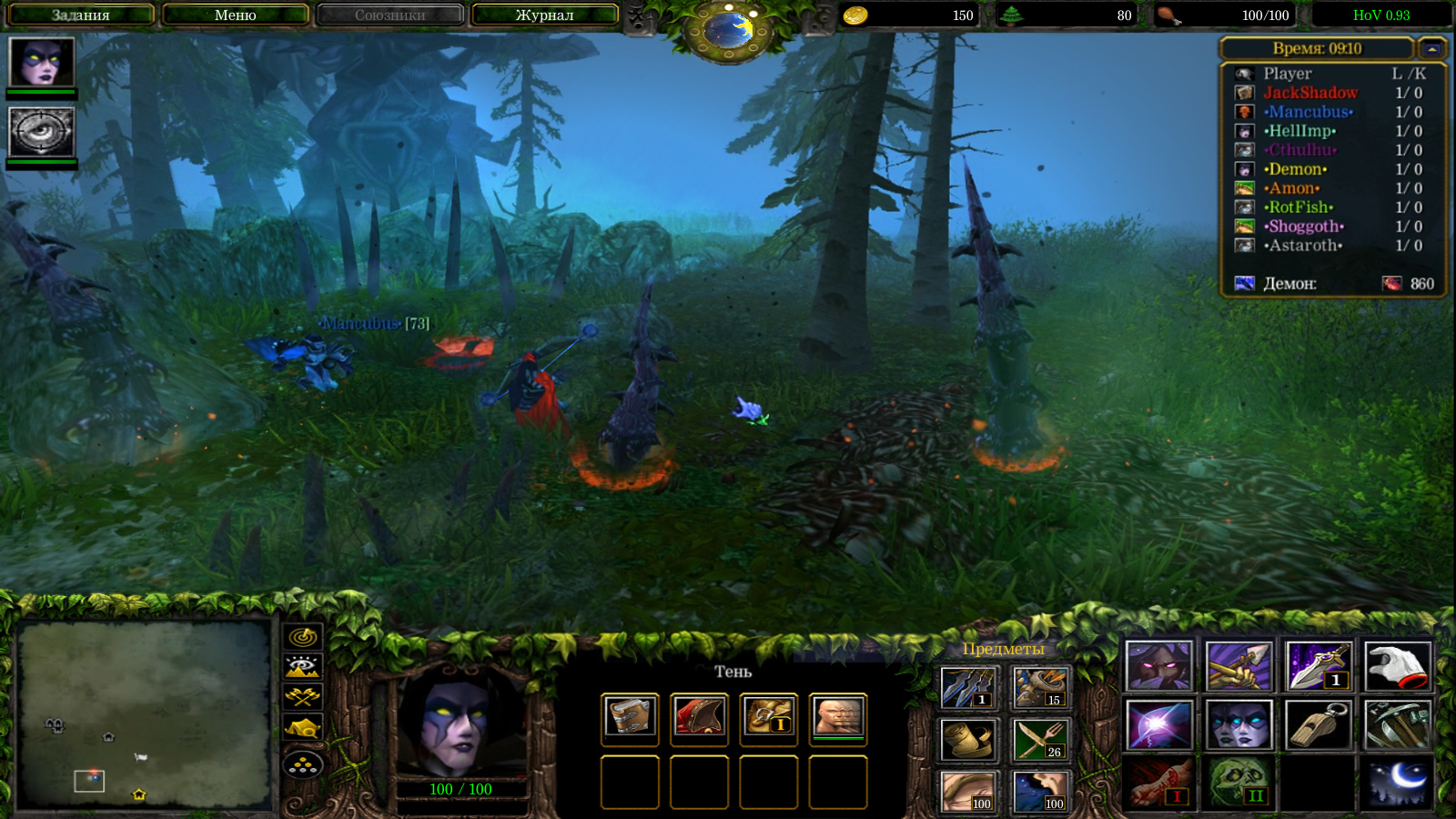Select the bald man unit in cargo
Viewport: 1456px width, 819px height.
[837, 717]
